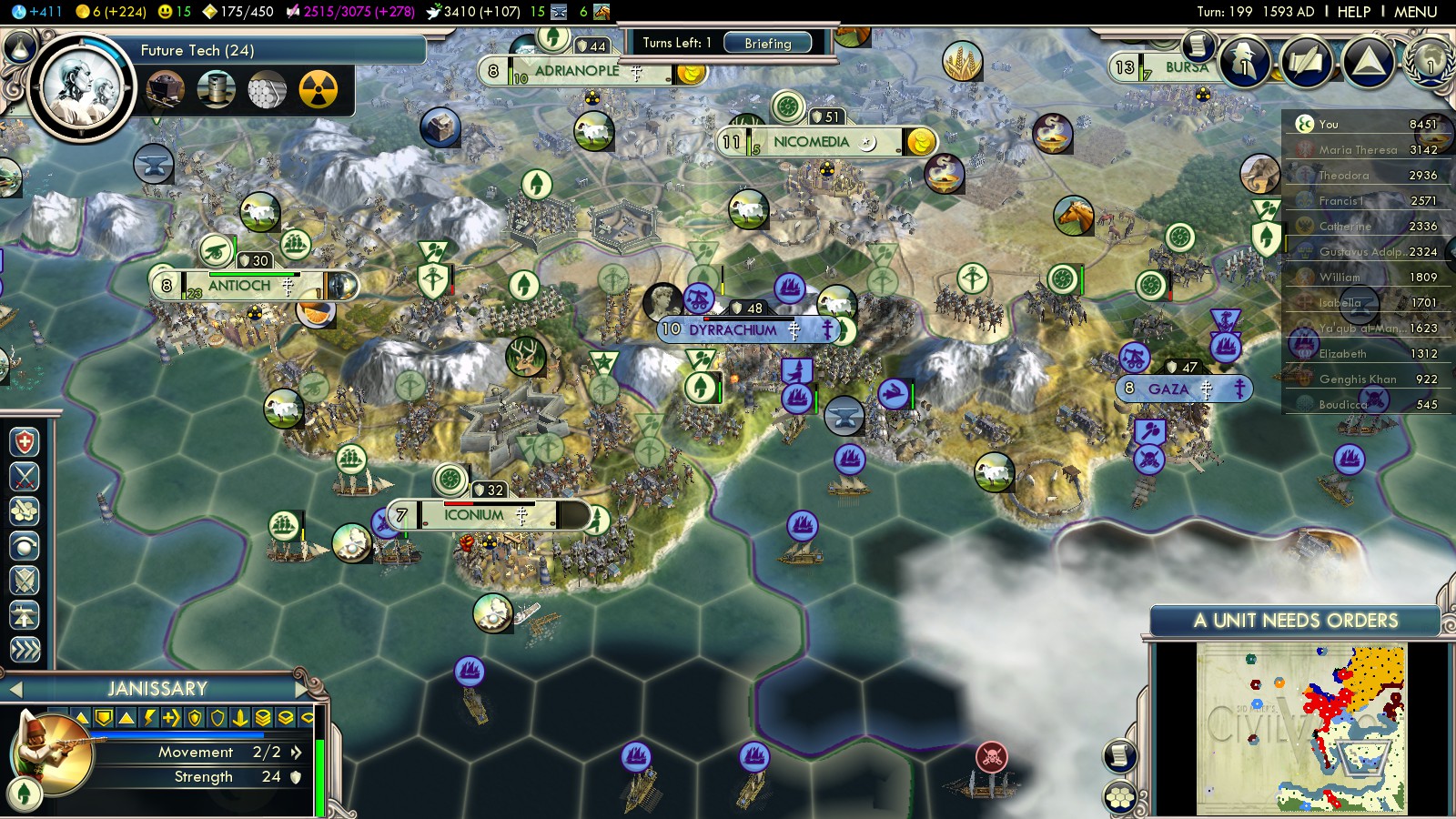Click the A Unit Needs Orders button
The height and width of the screenshot is (819, 1456).
(x=1295, y=621)
